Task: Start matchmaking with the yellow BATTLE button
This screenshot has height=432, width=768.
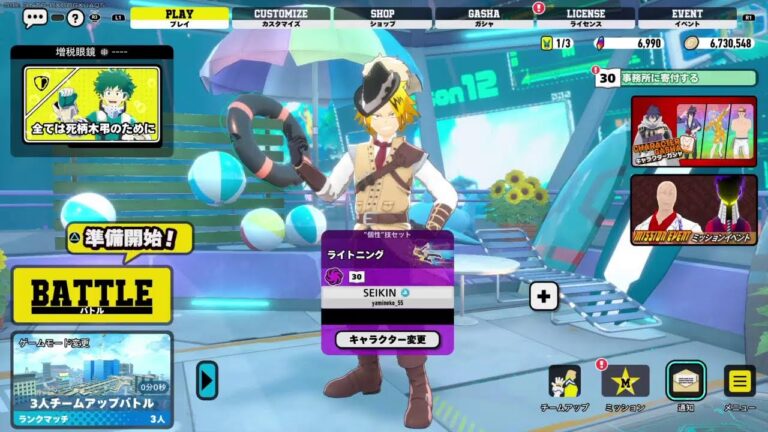Action: pyautogui.click(x=92, y=294)
